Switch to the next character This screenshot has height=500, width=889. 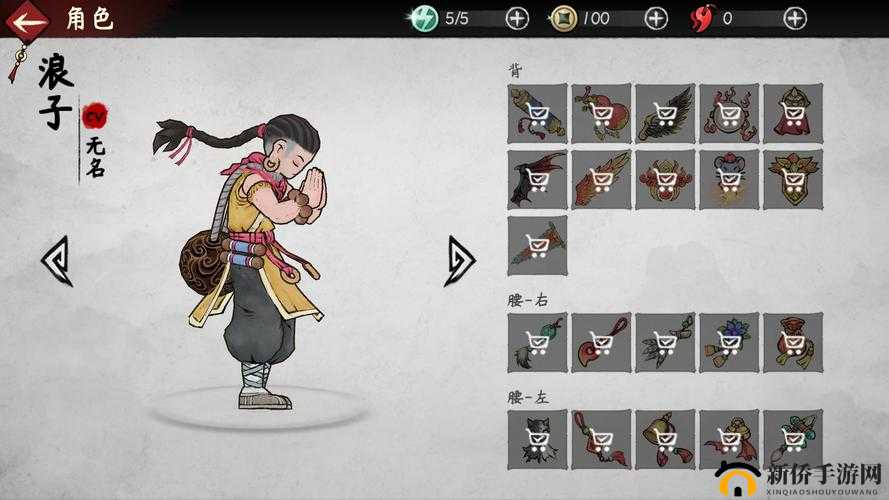pos(460,261)
